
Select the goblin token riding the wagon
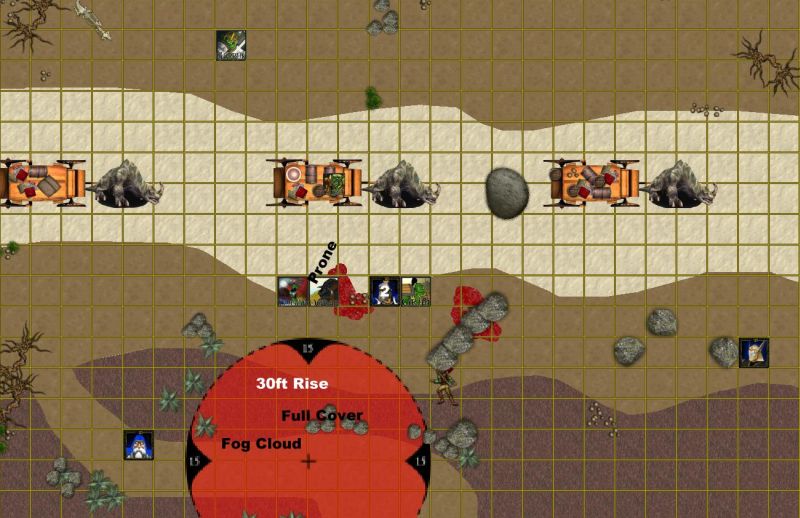[341, 184]
